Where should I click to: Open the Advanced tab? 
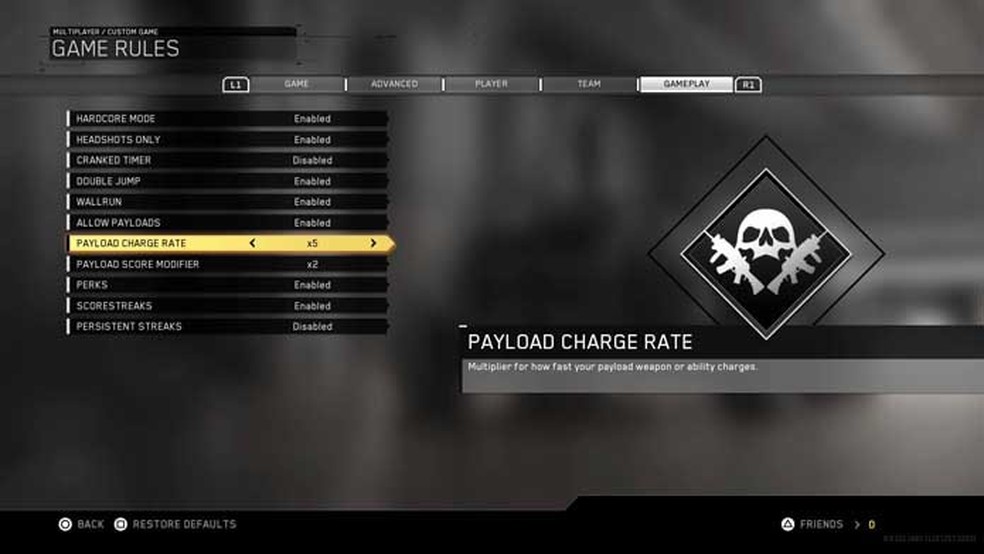pos(394,84)
